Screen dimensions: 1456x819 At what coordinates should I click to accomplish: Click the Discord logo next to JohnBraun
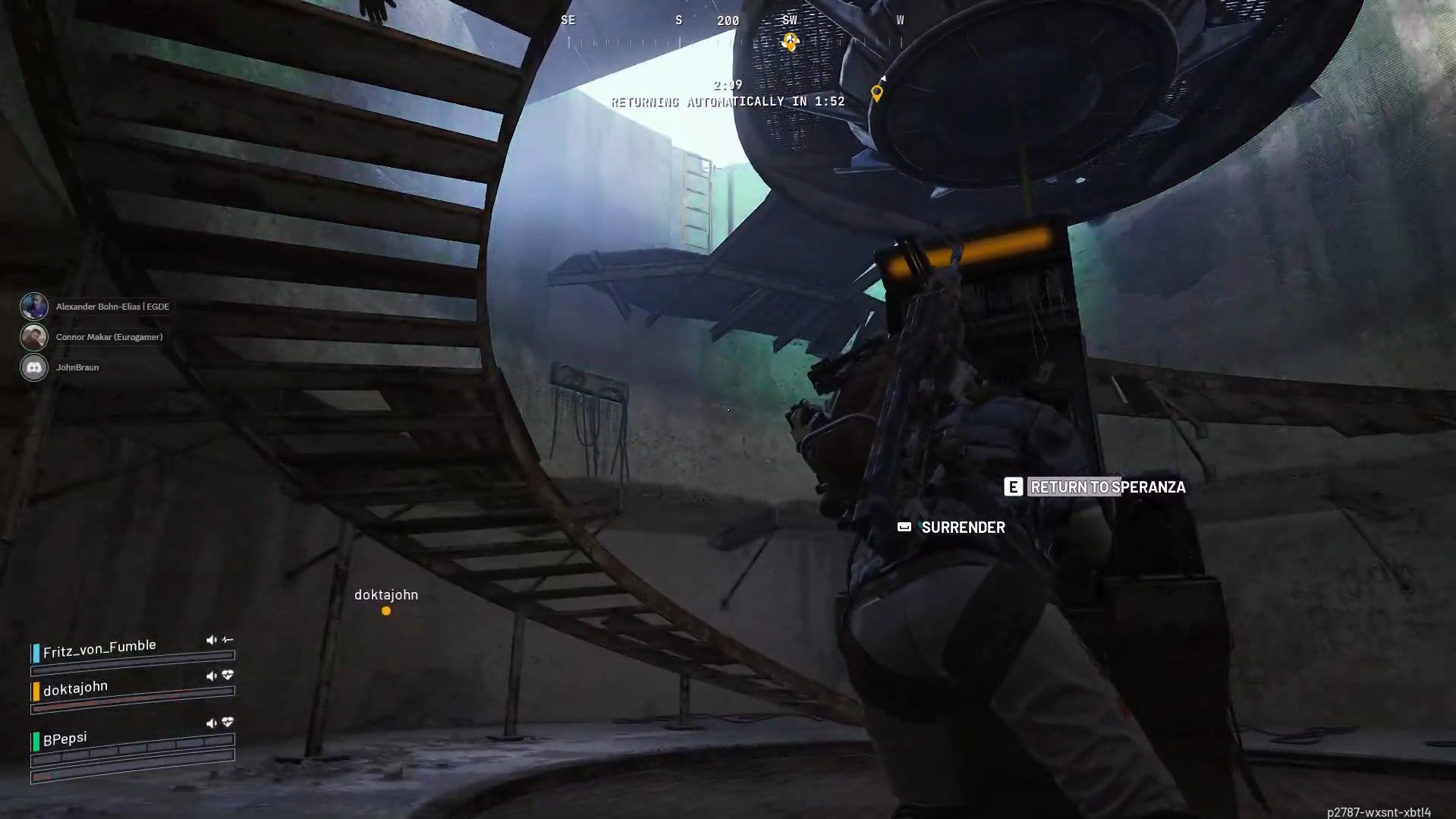click(x=34, y=367)
